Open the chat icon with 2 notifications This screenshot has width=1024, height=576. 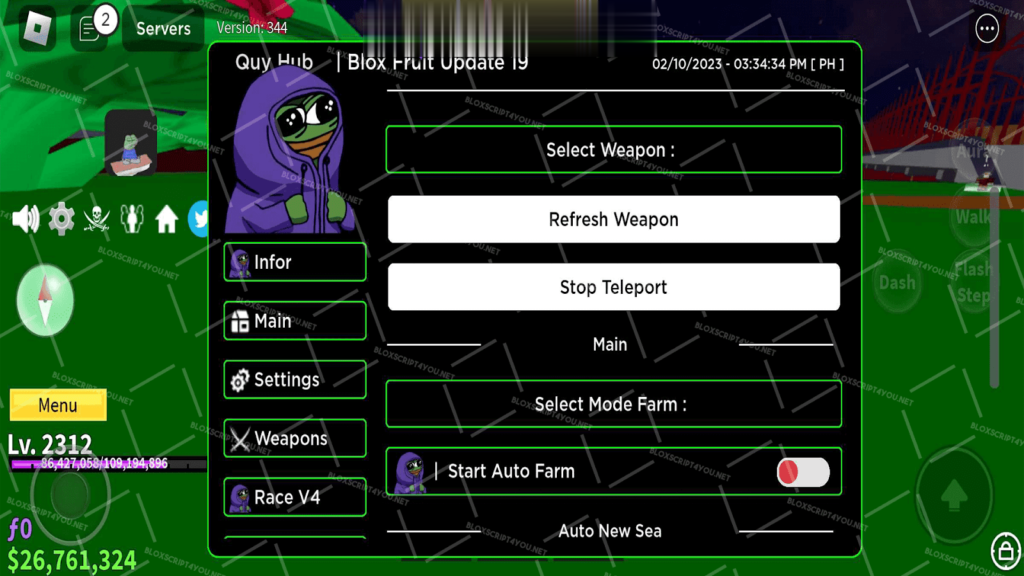pyautogui.click(x=91, y=27)
